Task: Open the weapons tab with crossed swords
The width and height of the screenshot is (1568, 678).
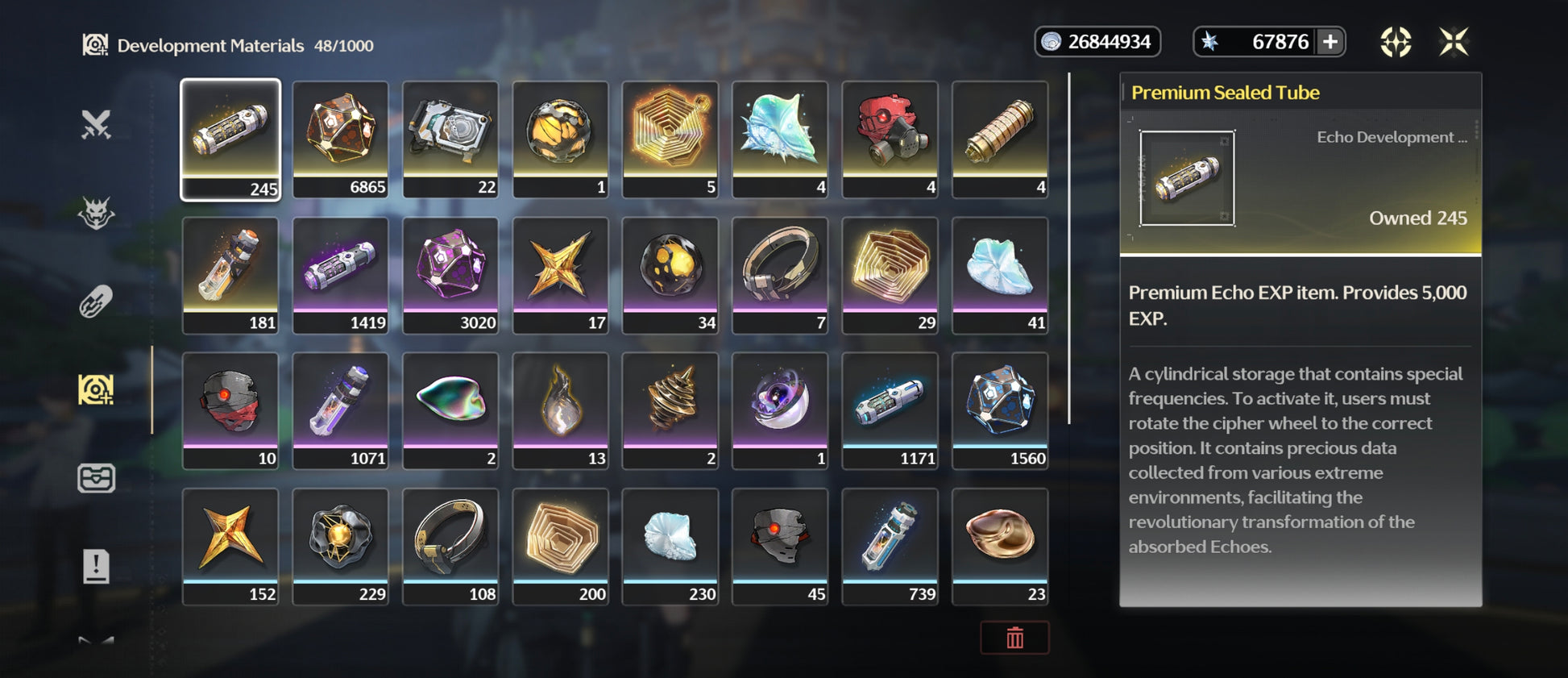Action: pyautogui.click(x=96, y=125)
